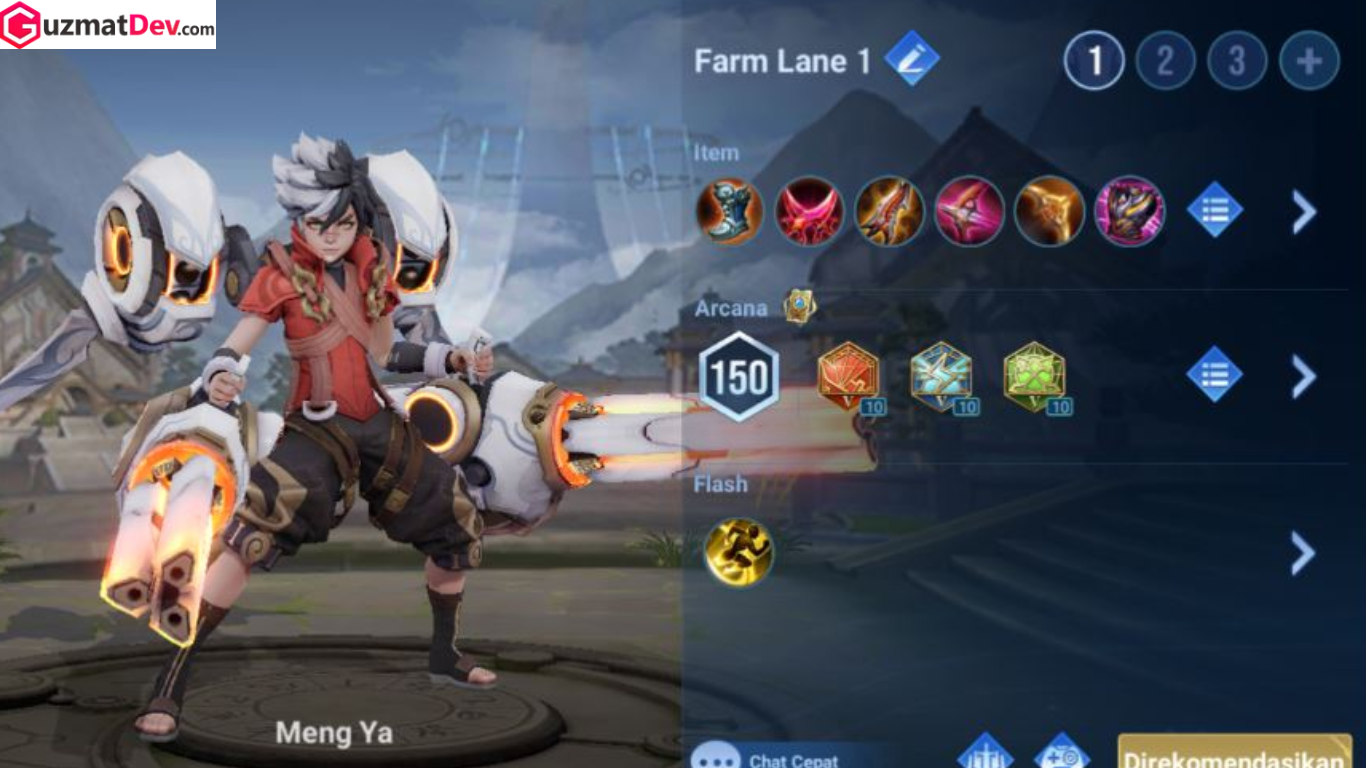
Task: Select the golden shuriken-shaped item
Action: [1049, 211]
